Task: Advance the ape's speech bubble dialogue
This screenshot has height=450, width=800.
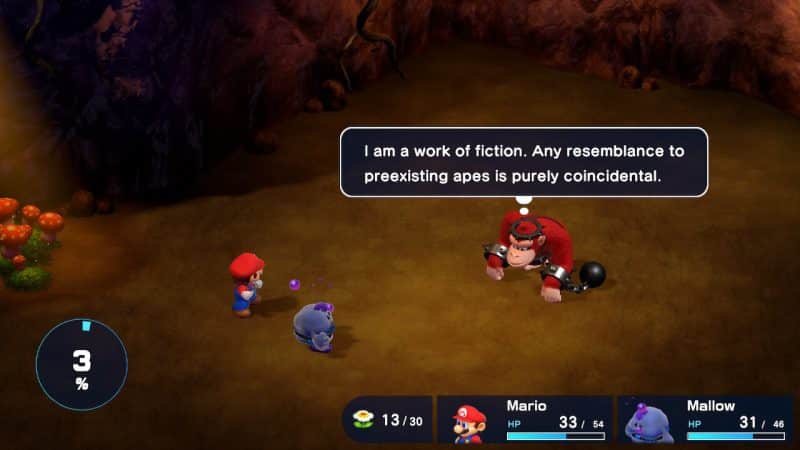Action: [523, 162]
